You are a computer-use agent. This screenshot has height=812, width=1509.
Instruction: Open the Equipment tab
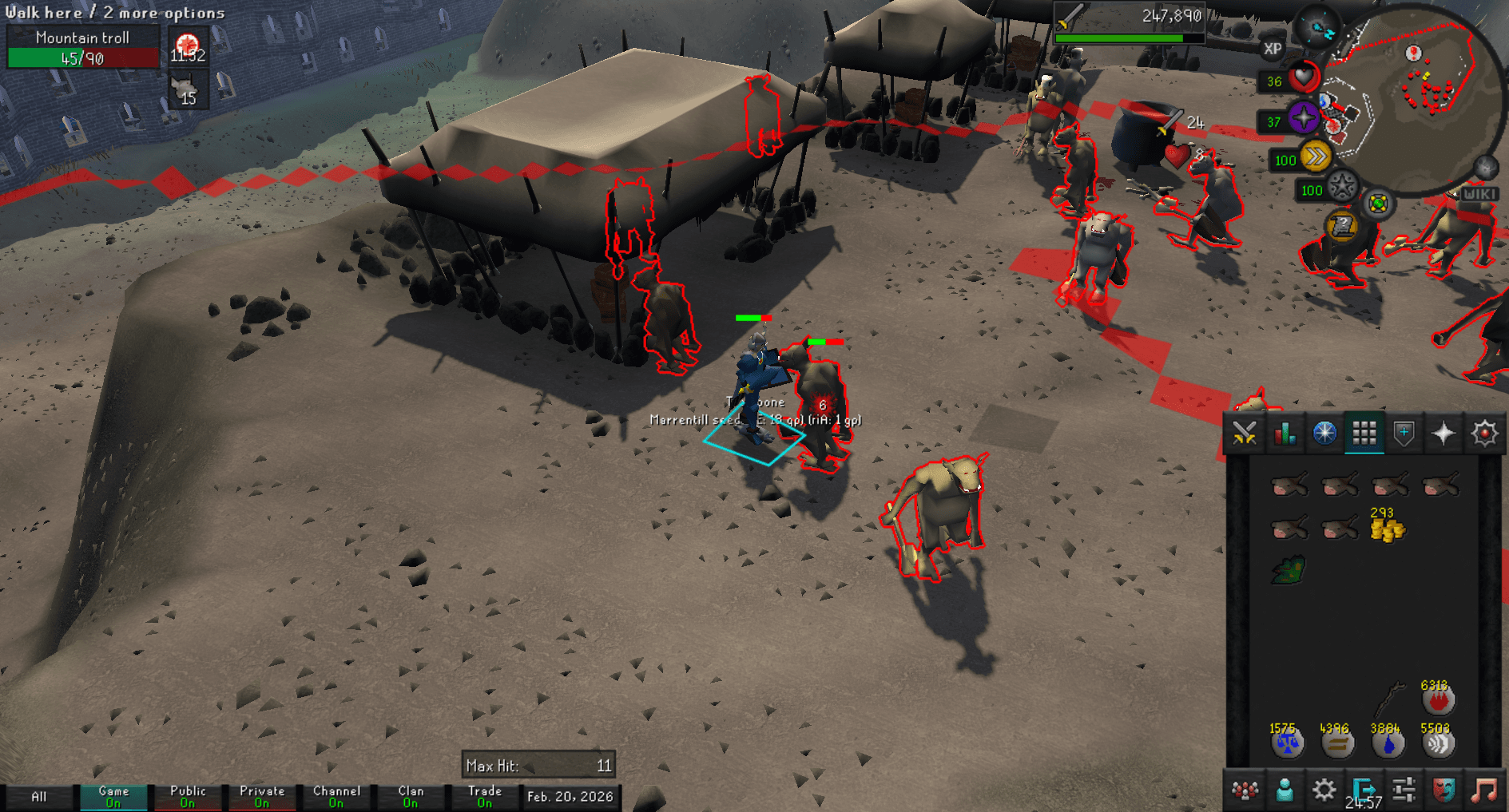pos(1403,432)
